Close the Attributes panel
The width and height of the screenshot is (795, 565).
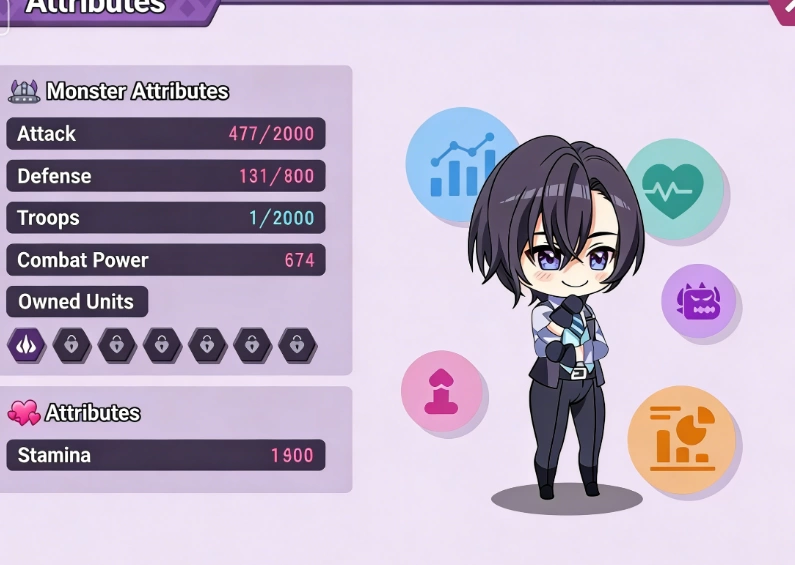(785, 8)
